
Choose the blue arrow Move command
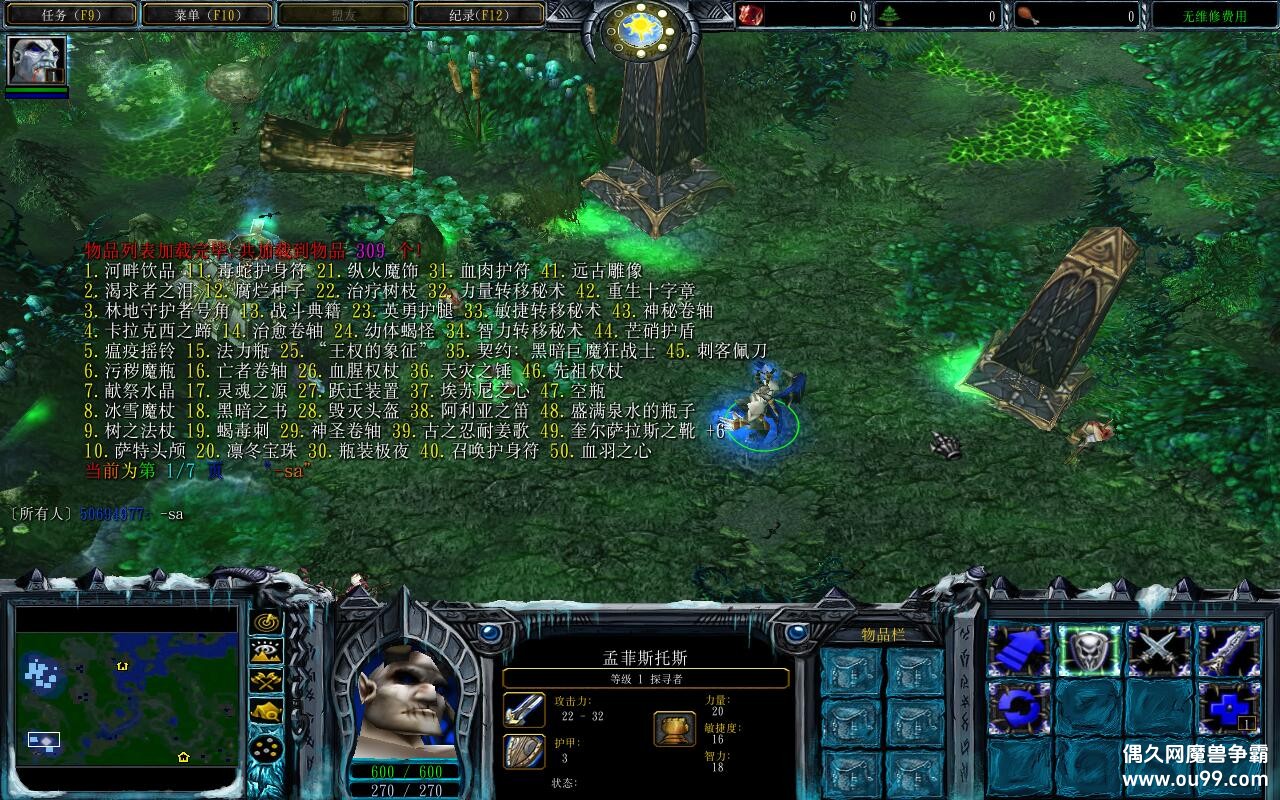click(x=1019, y=651)
